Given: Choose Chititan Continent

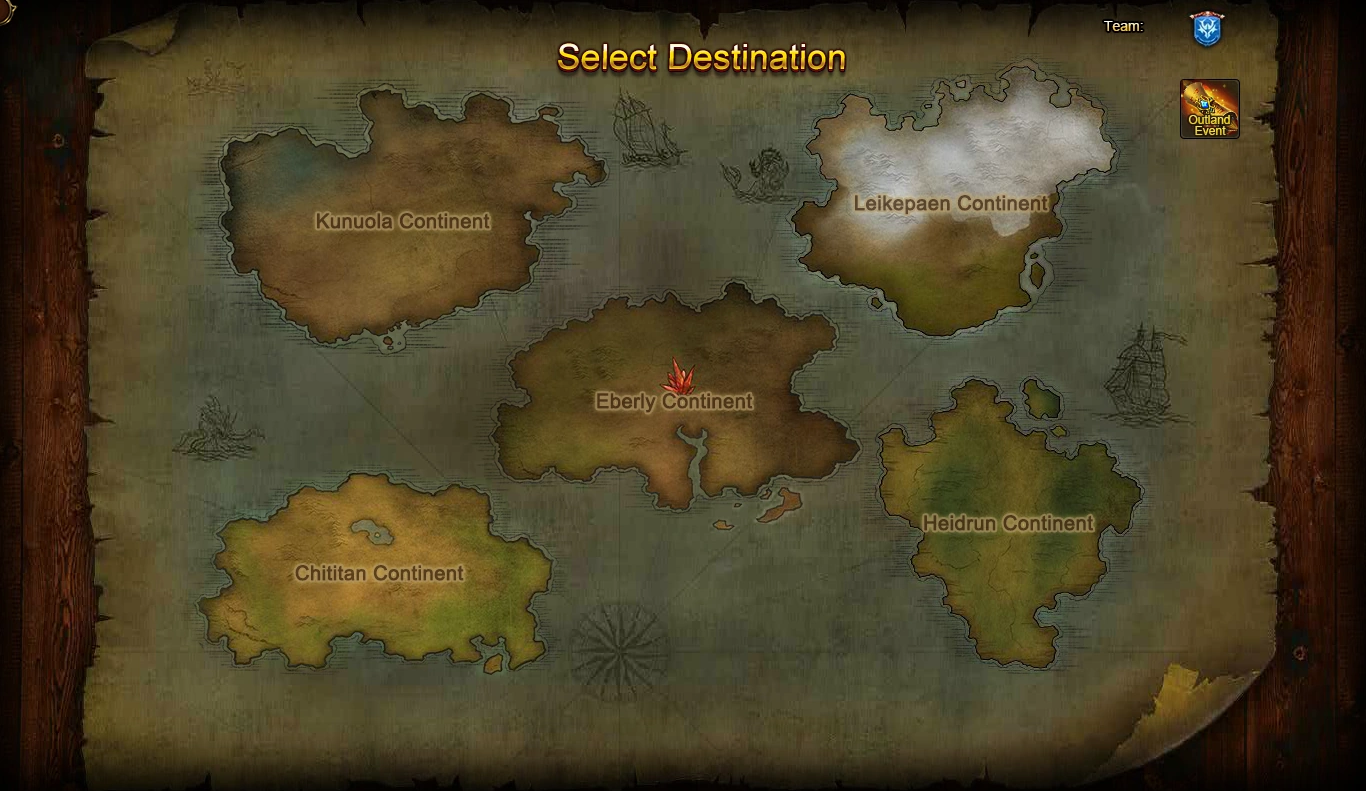Looking at the screenshot, I should coord(380,574).
